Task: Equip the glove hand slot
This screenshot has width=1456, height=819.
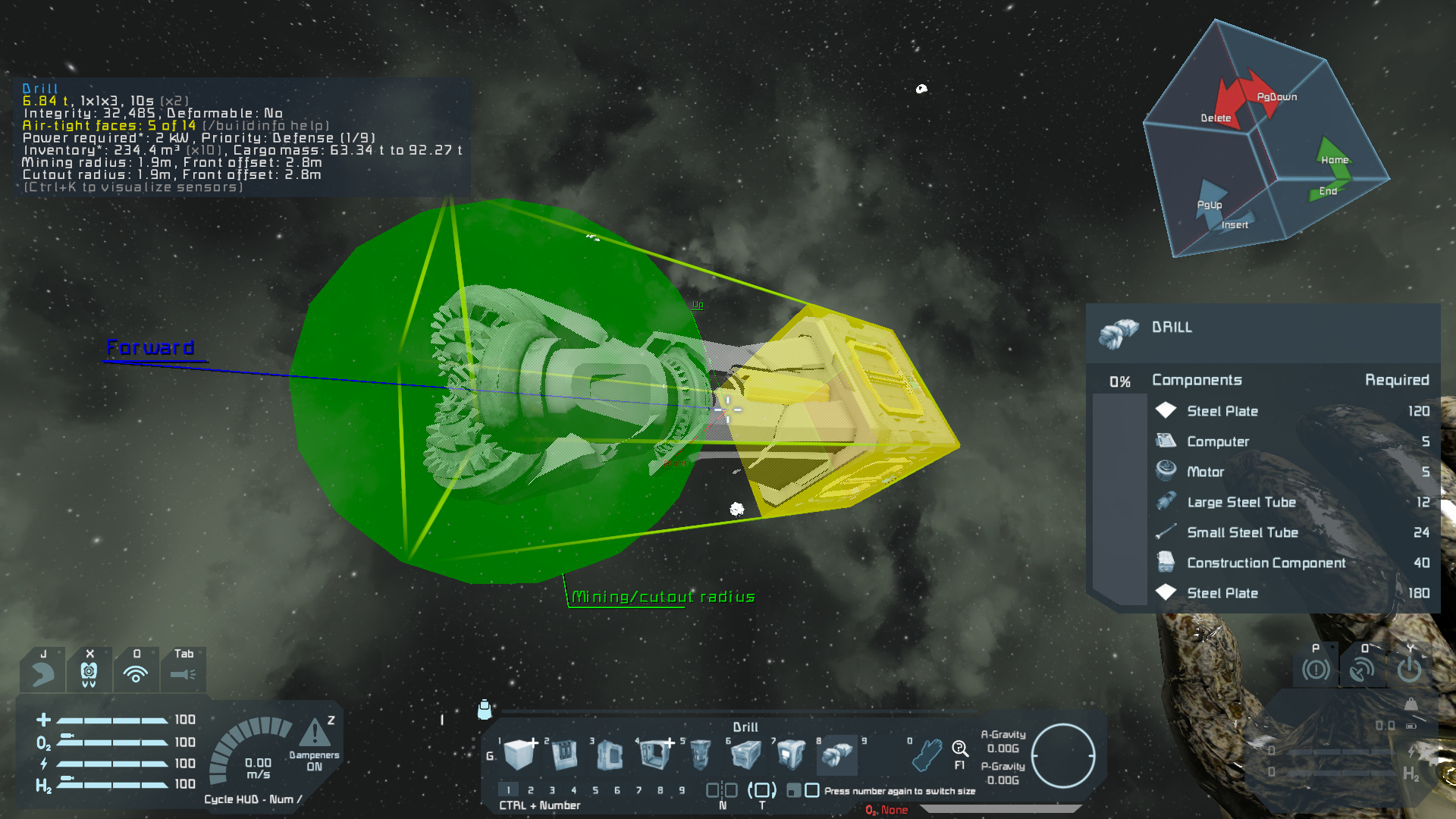Action: tap(927, 755)
